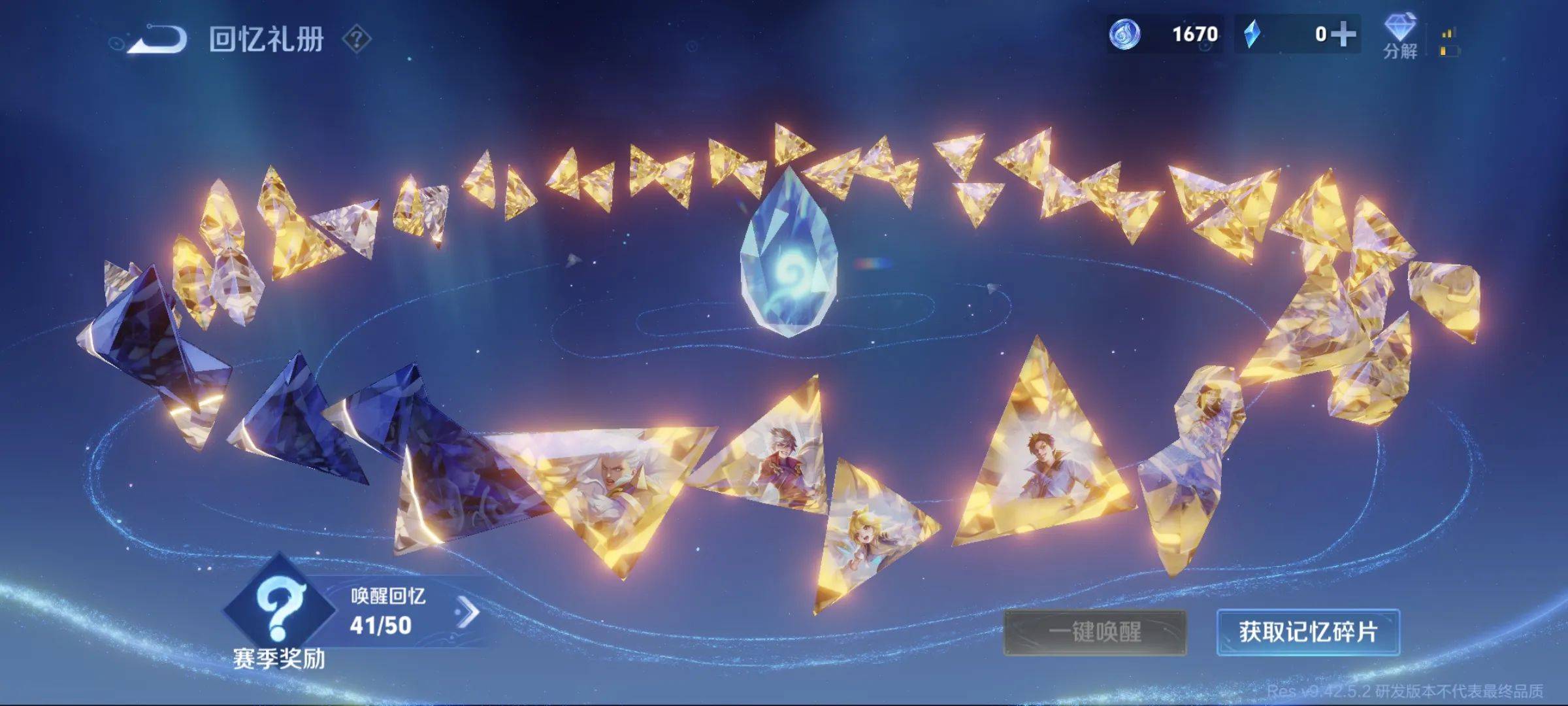The height and width of the screenshot is (706, 1568).
Task: Tap the 获取记忆碎片 button
Action: tap(1308, 632)
